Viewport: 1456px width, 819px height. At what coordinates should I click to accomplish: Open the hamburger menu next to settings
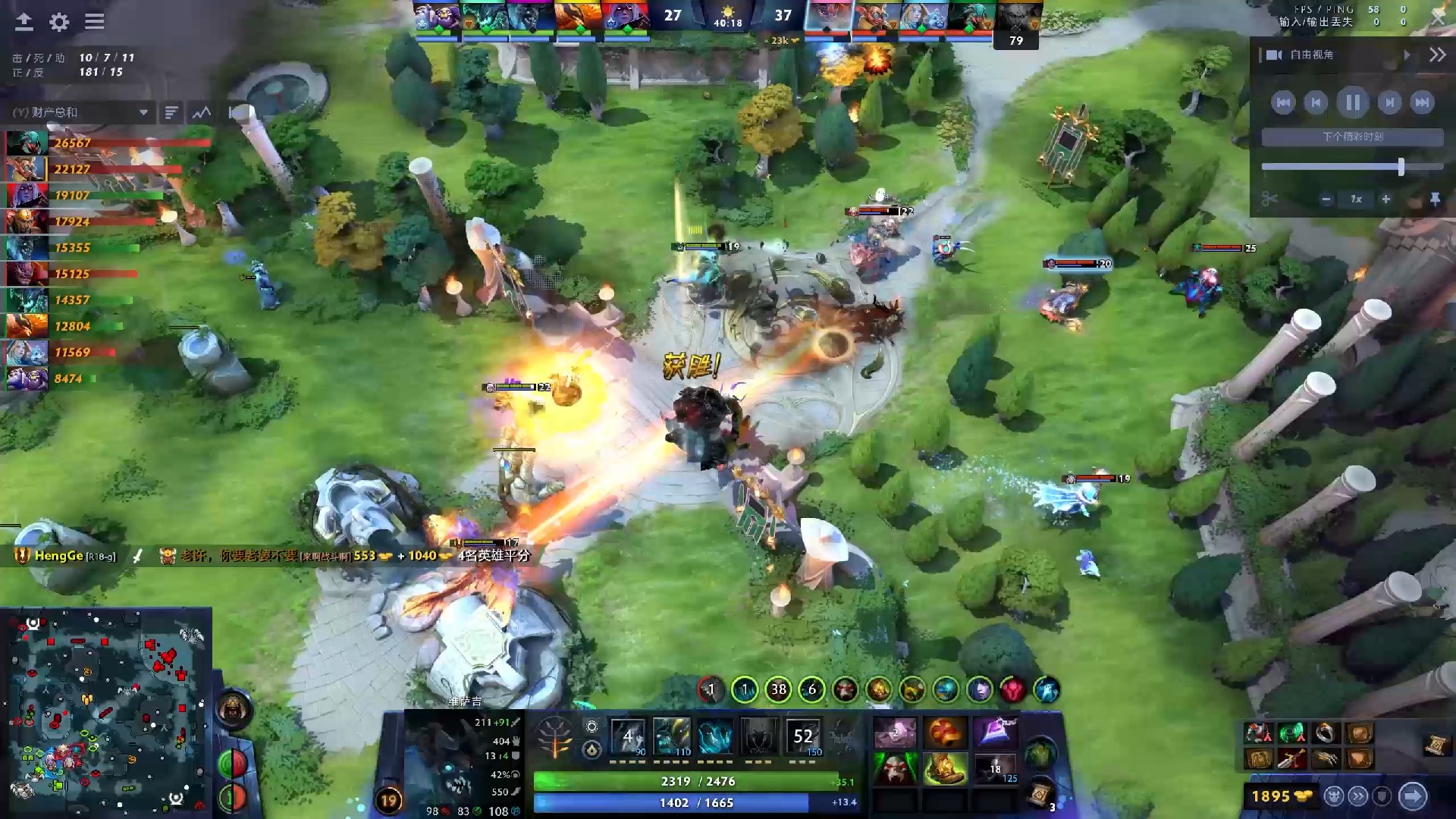coord(94,22)
